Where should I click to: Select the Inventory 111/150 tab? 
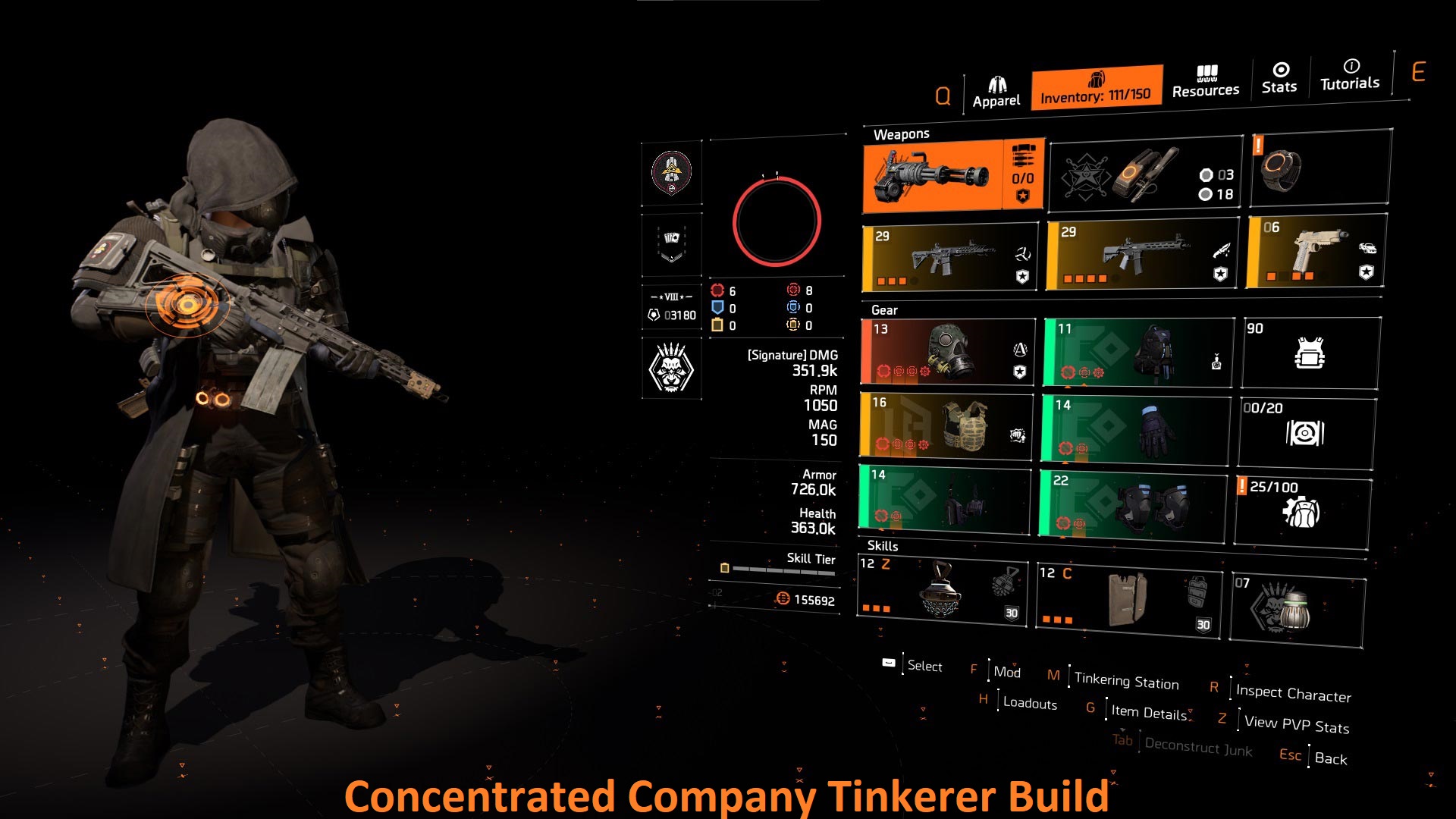(1096, 88)
